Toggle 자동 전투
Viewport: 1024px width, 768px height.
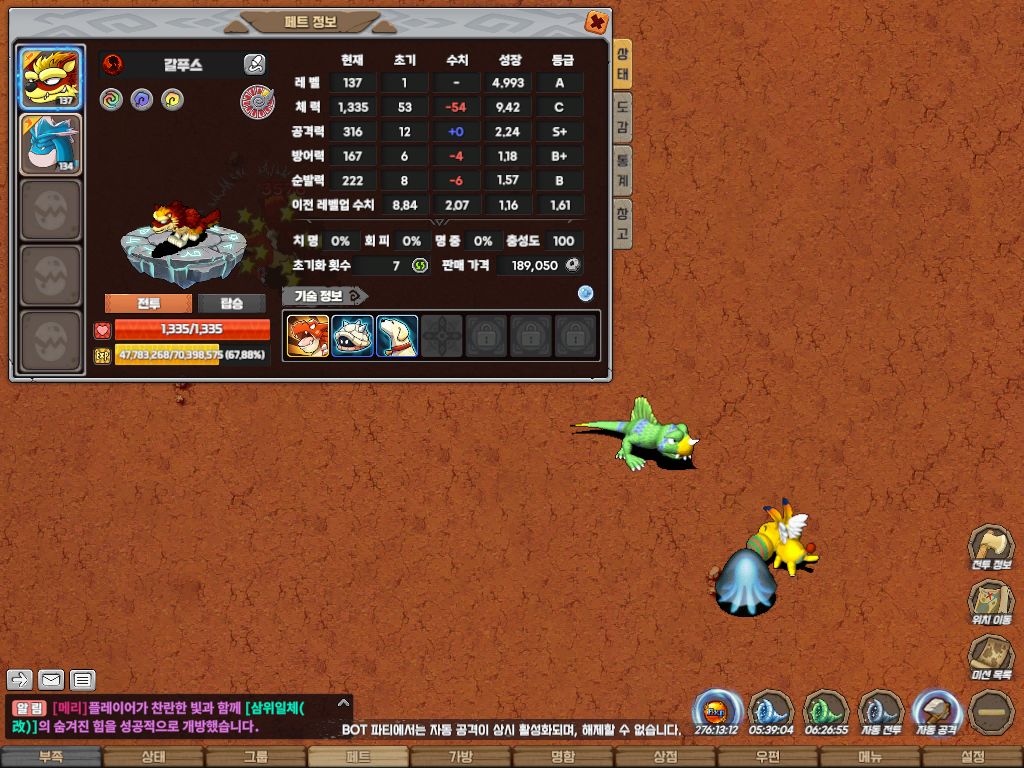pos(881,712)
